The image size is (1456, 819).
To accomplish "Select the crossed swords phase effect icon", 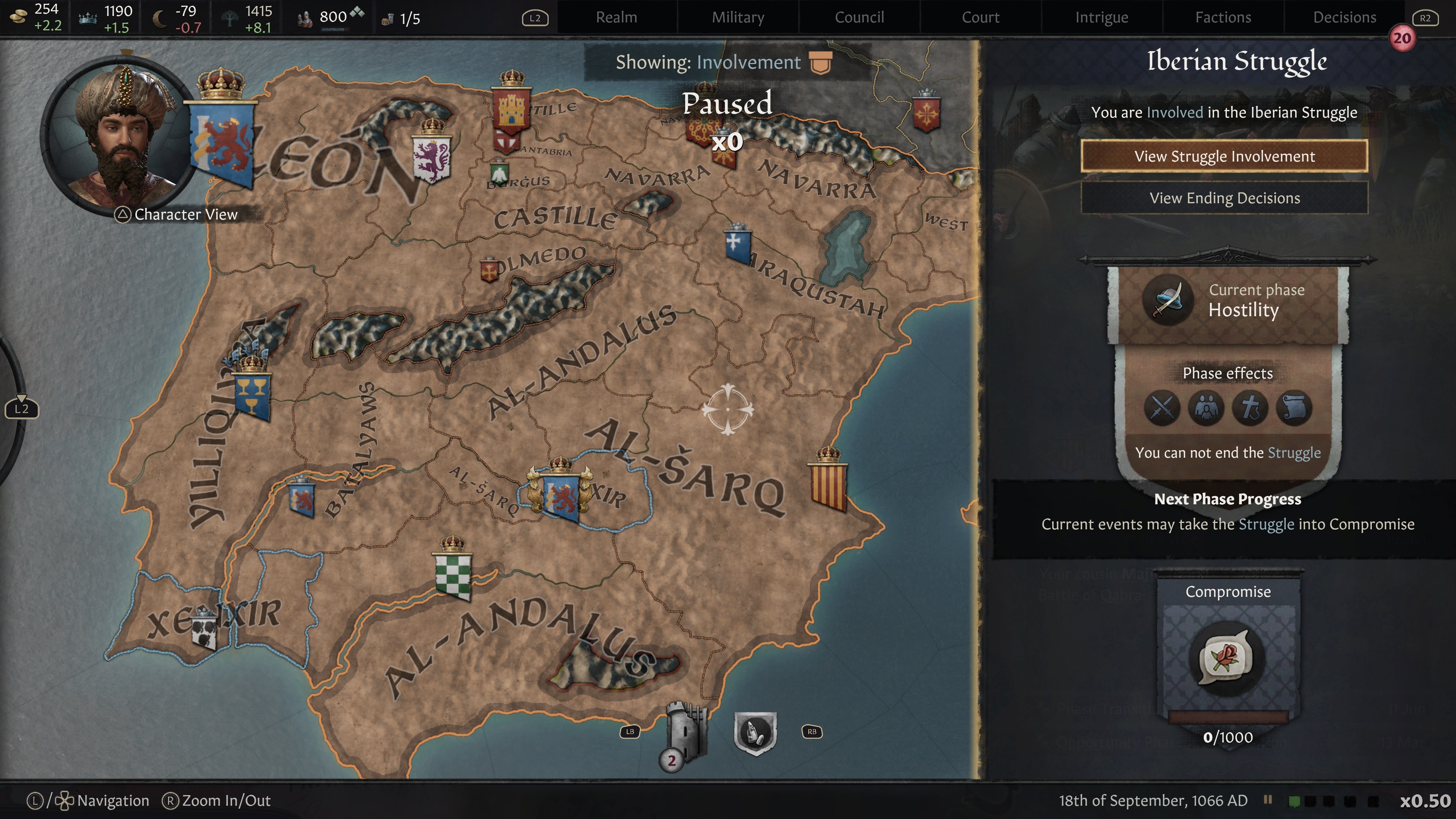I will (1162, 408).
